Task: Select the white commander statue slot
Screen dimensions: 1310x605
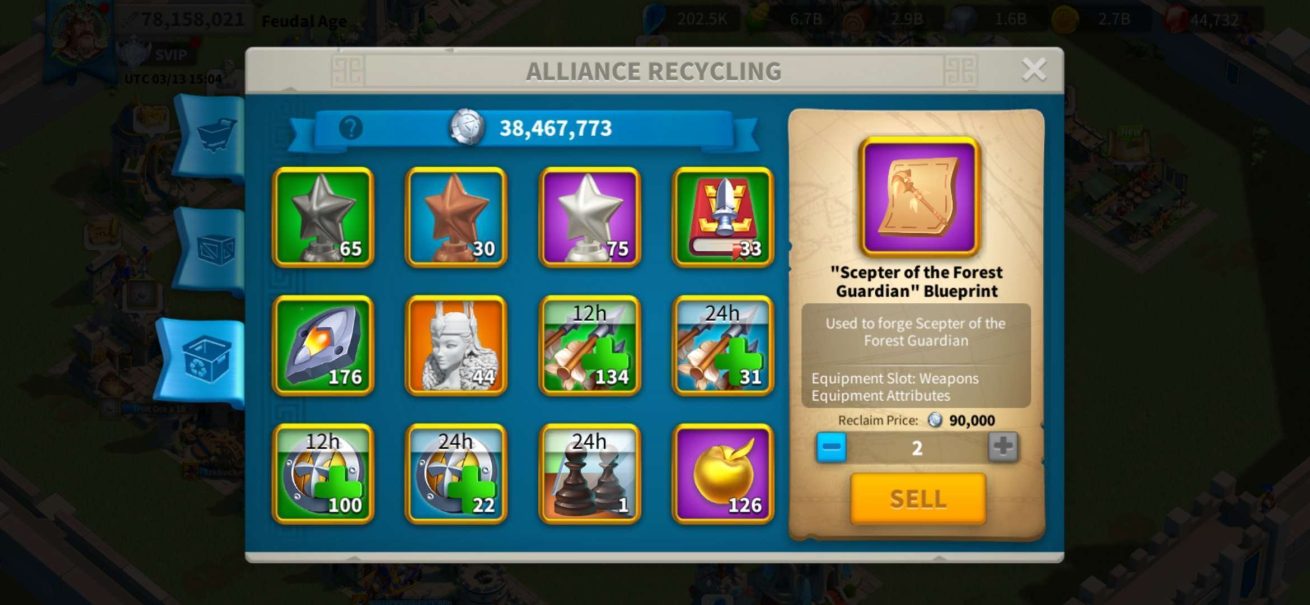Action: [456, 345]
